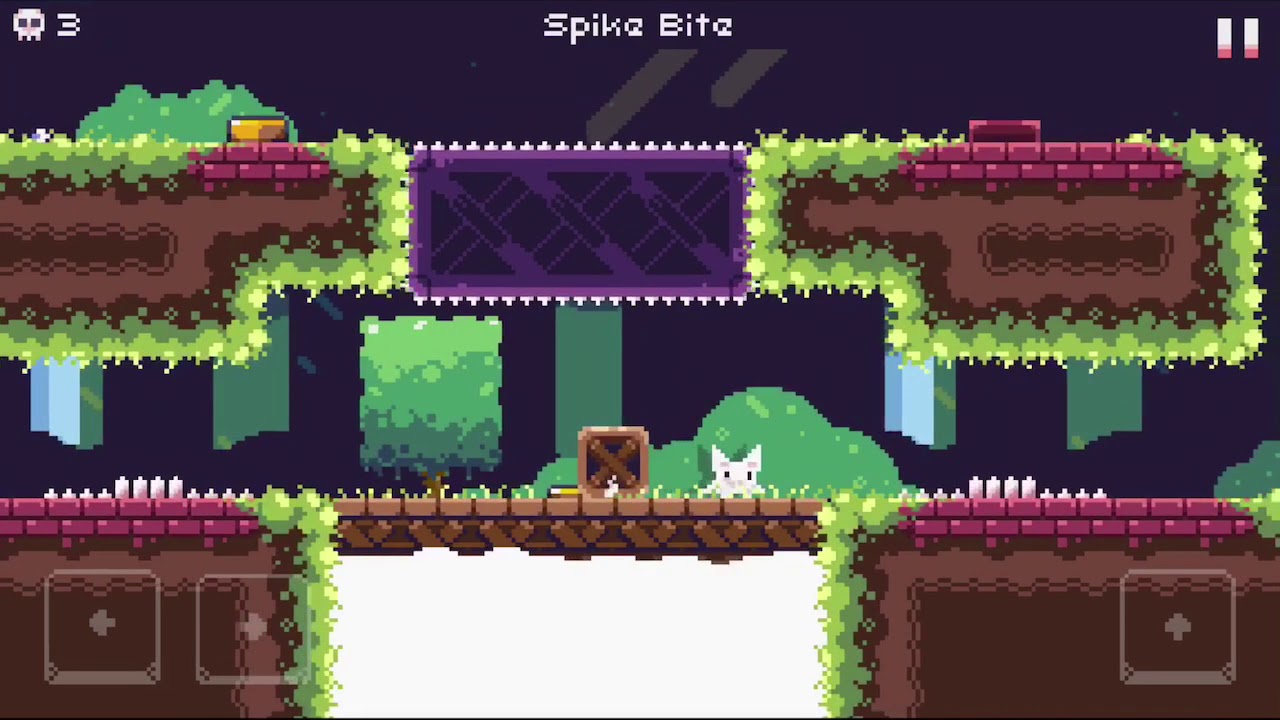
Task: Tap the death count number beside the skull
Action: [68, 26]
